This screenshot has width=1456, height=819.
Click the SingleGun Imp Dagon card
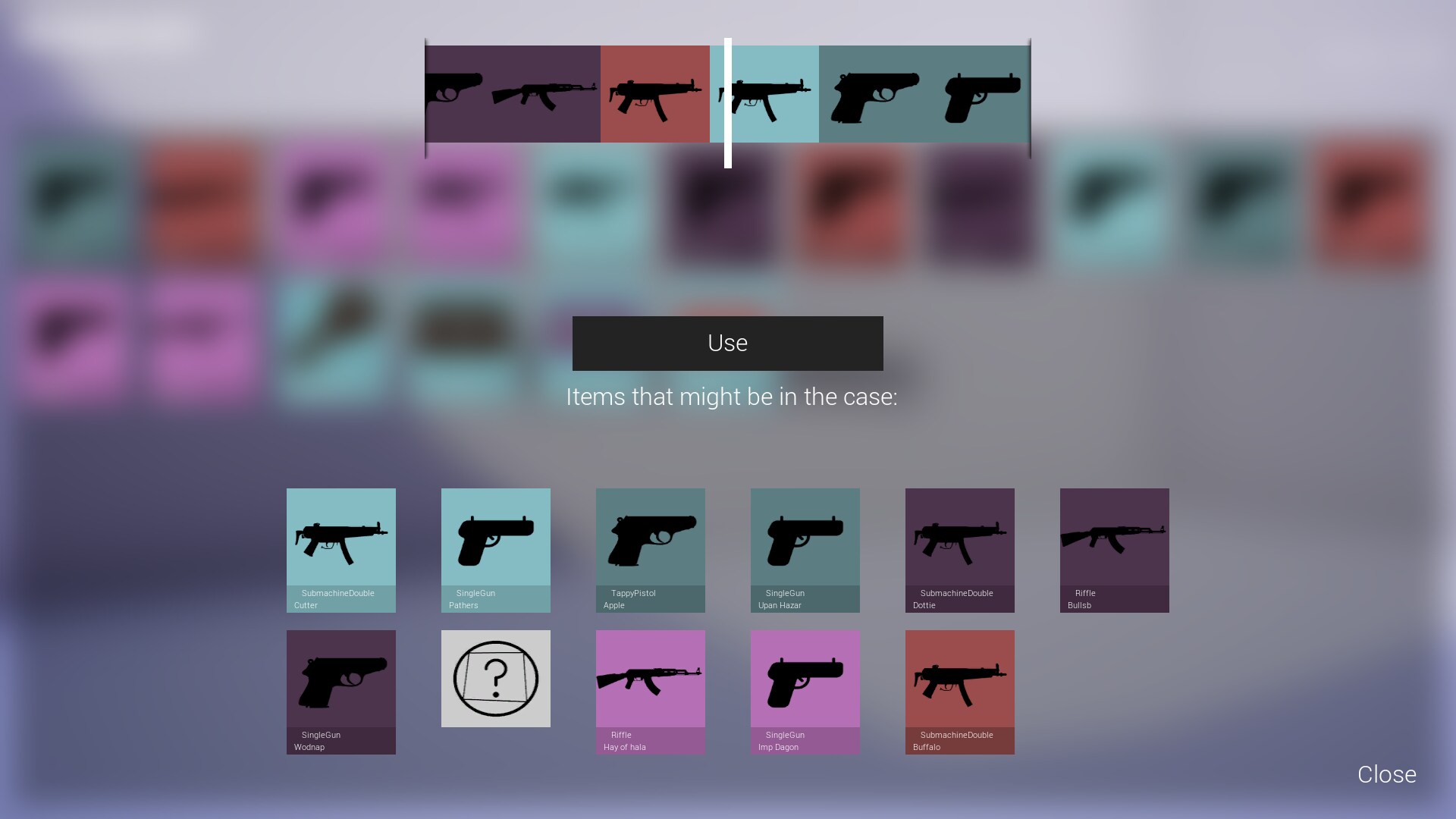(805, 692)
